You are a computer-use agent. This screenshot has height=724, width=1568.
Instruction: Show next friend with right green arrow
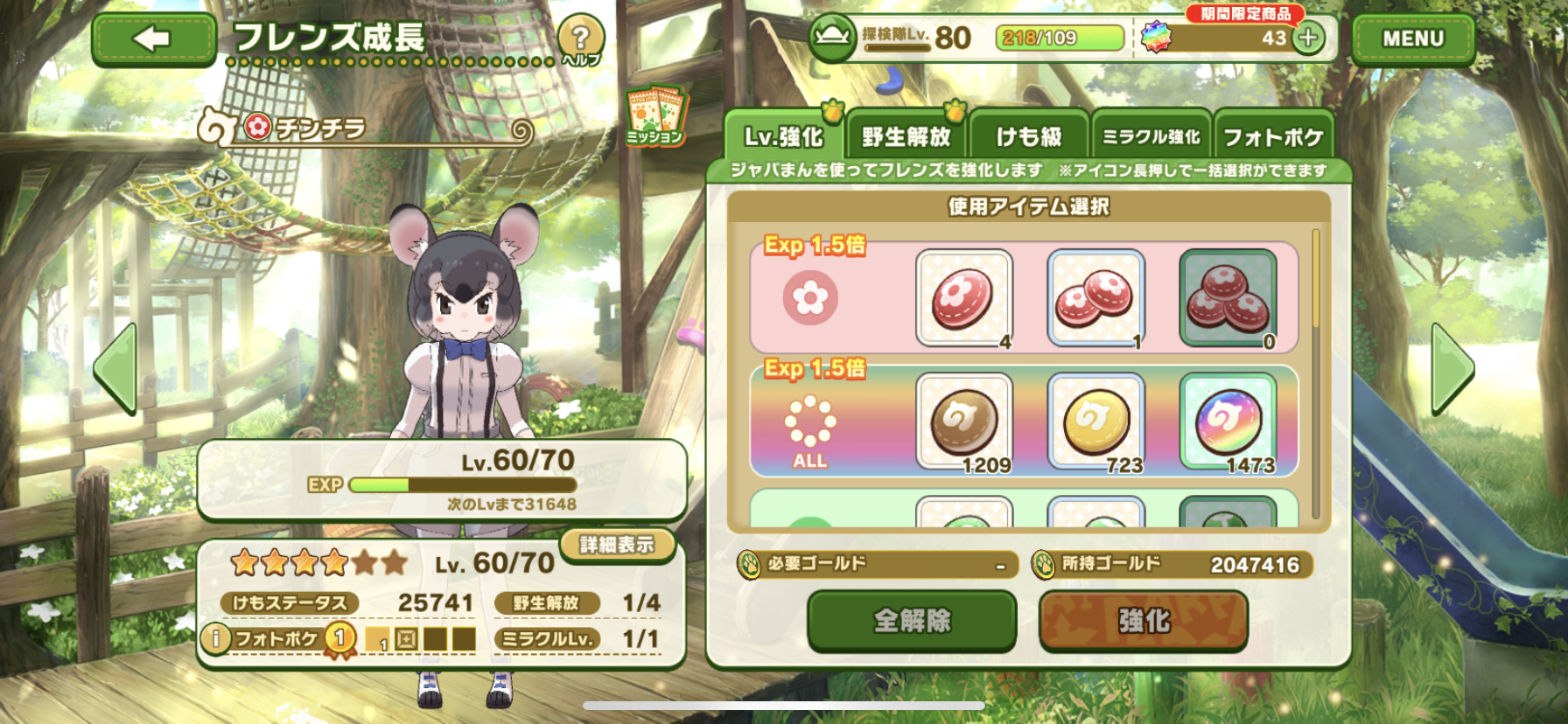click(x=1452, y=368)
